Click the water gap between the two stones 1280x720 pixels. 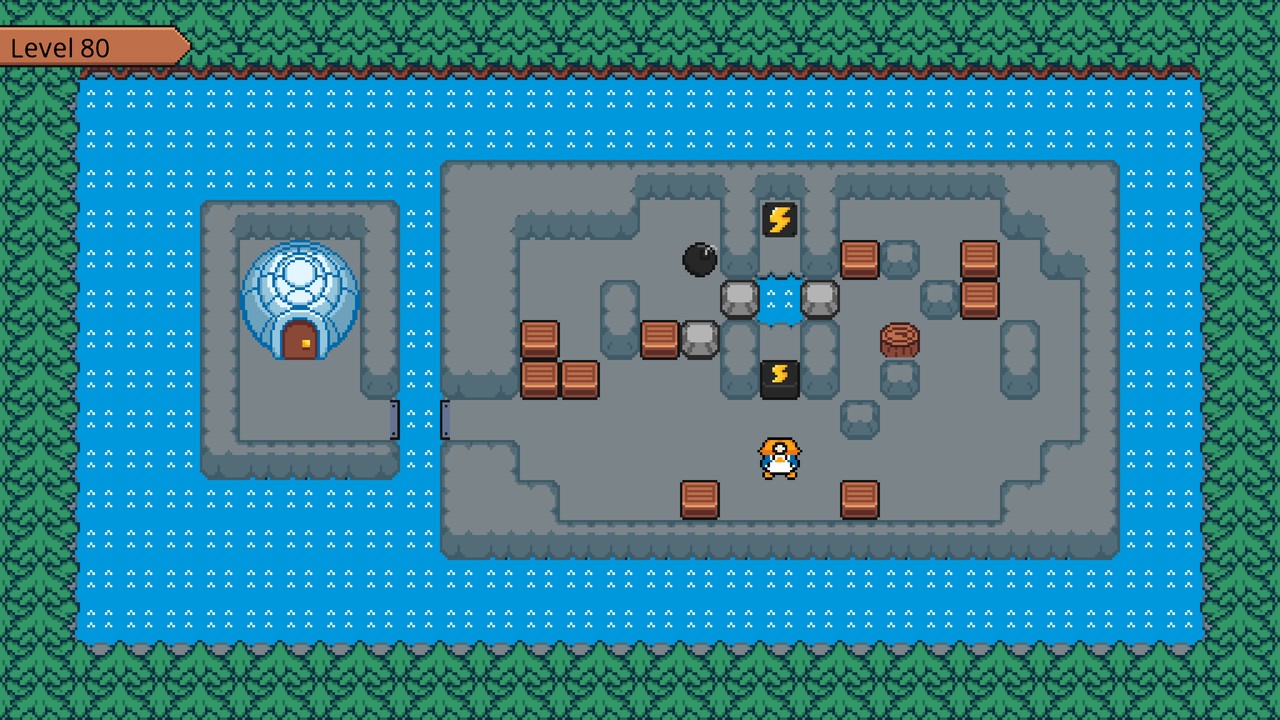781,300
